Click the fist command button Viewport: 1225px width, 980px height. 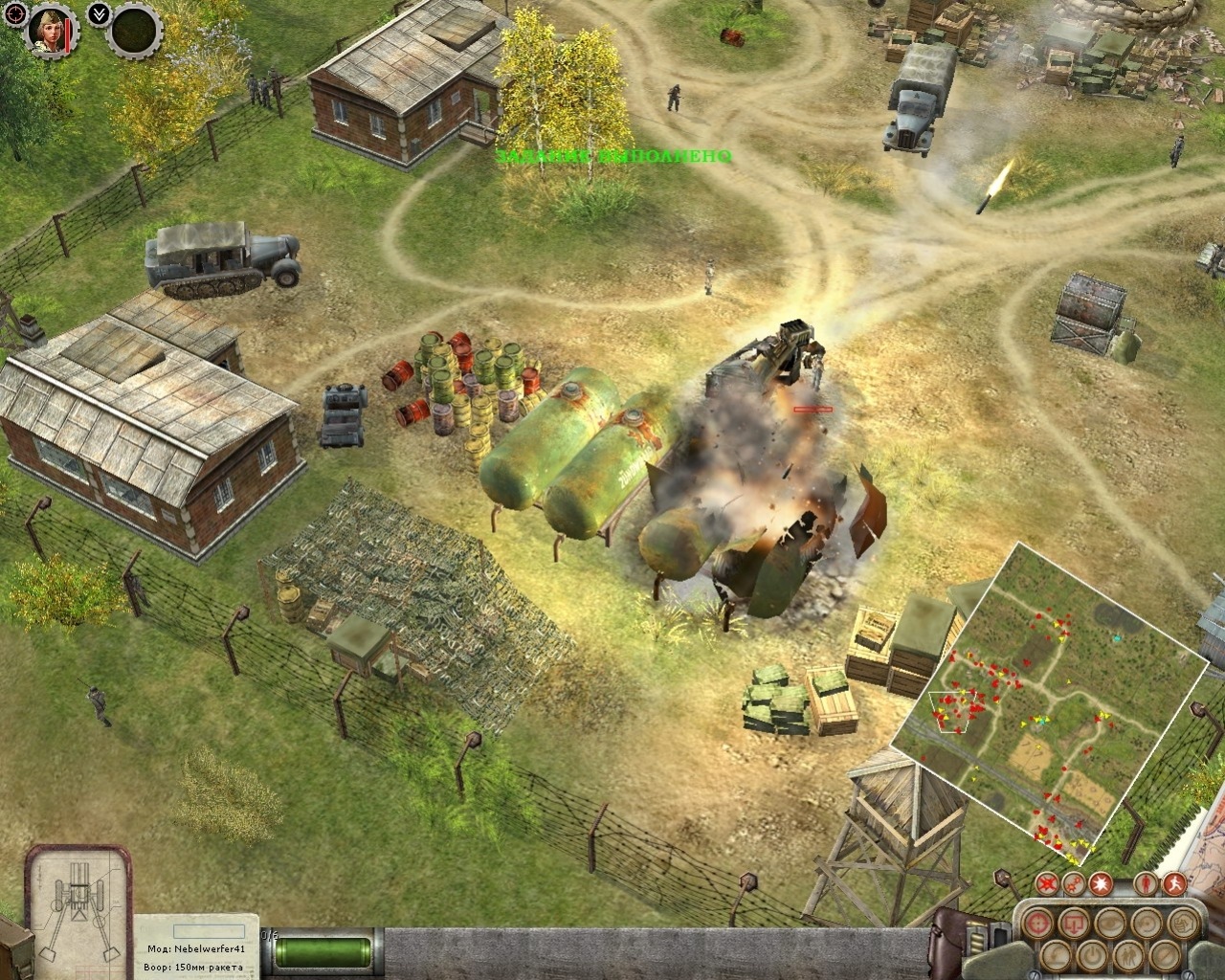[1182, 923]
